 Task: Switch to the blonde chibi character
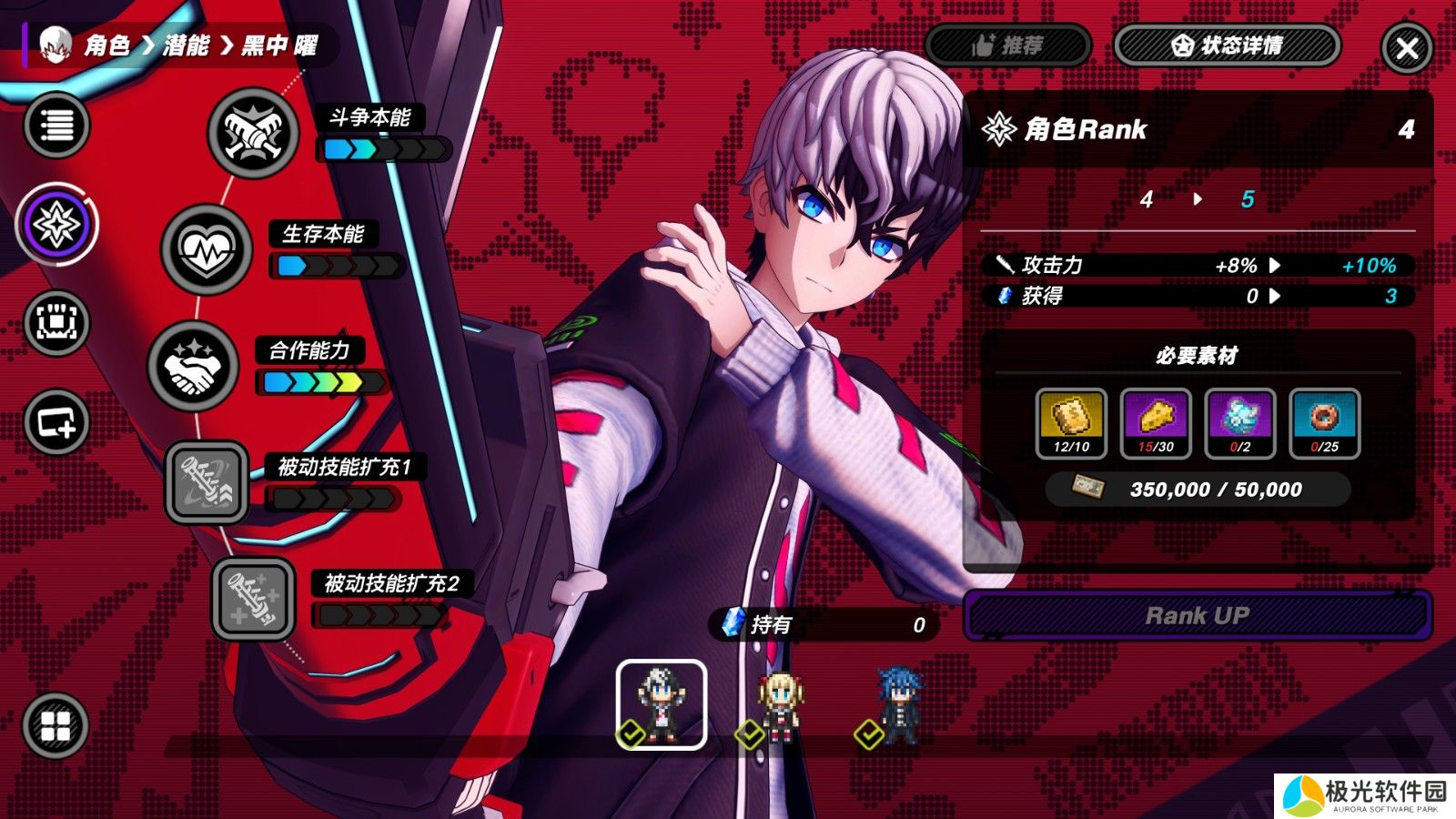[780, 705]
